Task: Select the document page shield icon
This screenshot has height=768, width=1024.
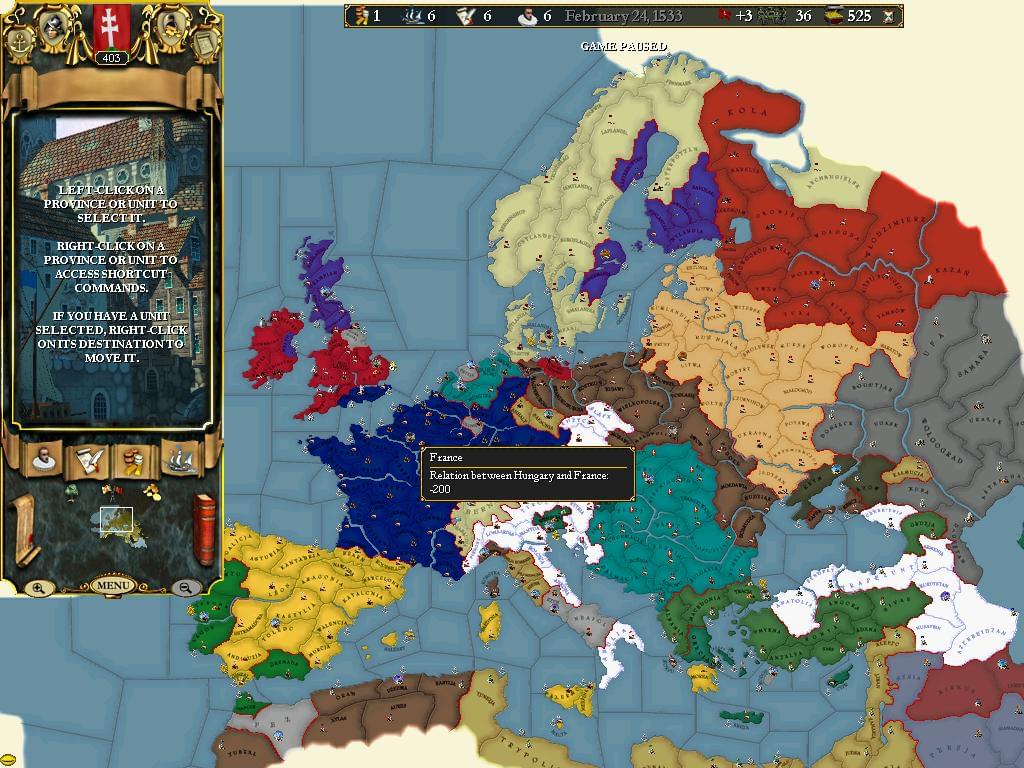Action: tap(203, 43)
